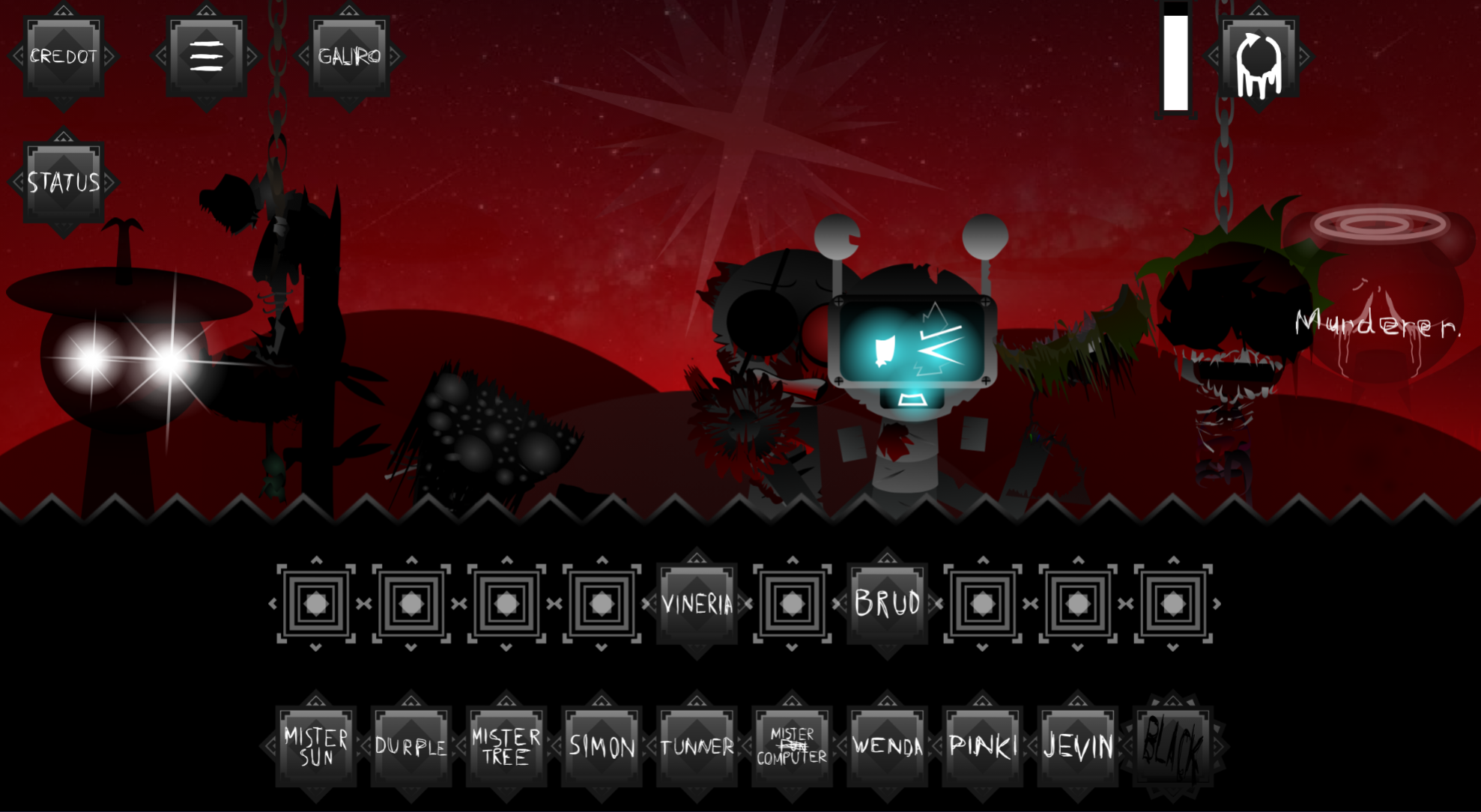Choose the WENDA character tile
1481x812 pixels.
coord(887,746)
